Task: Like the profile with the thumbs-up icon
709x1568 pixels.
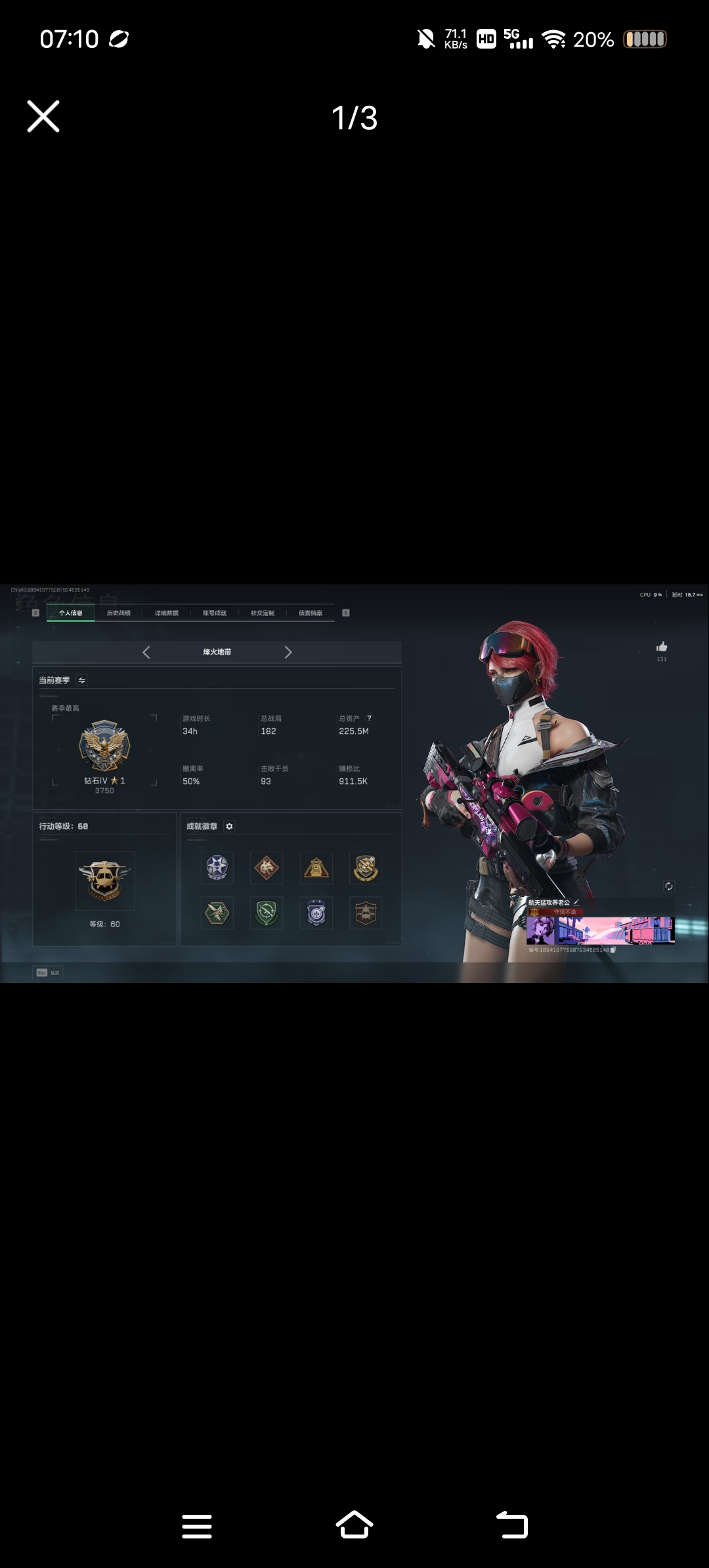Action: (662, 647)
